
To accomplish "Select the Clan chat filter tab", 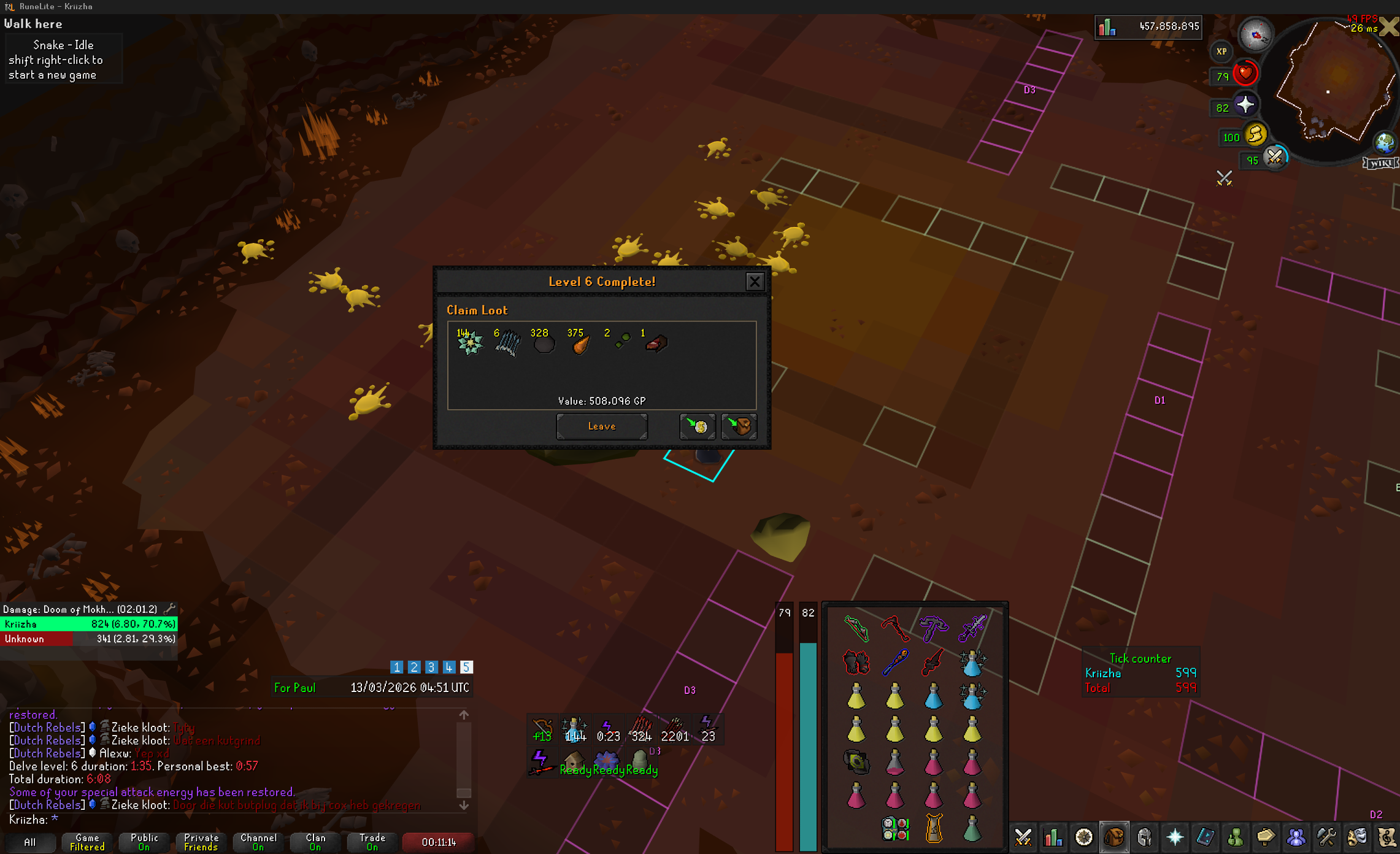I will (x=315, y=842).
